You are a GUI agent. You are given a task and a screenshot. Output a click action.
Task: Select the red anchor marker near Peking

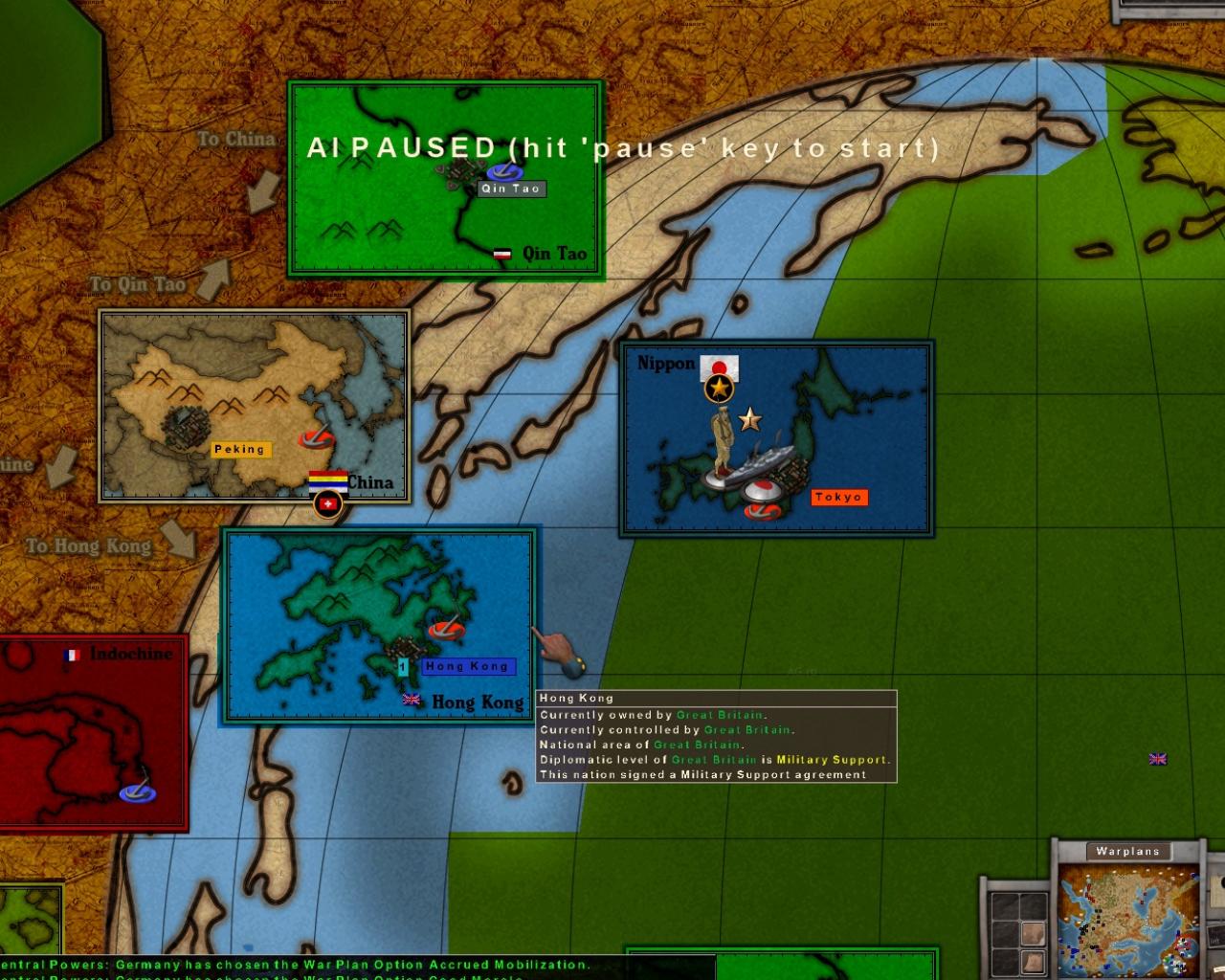coord(315,439)
